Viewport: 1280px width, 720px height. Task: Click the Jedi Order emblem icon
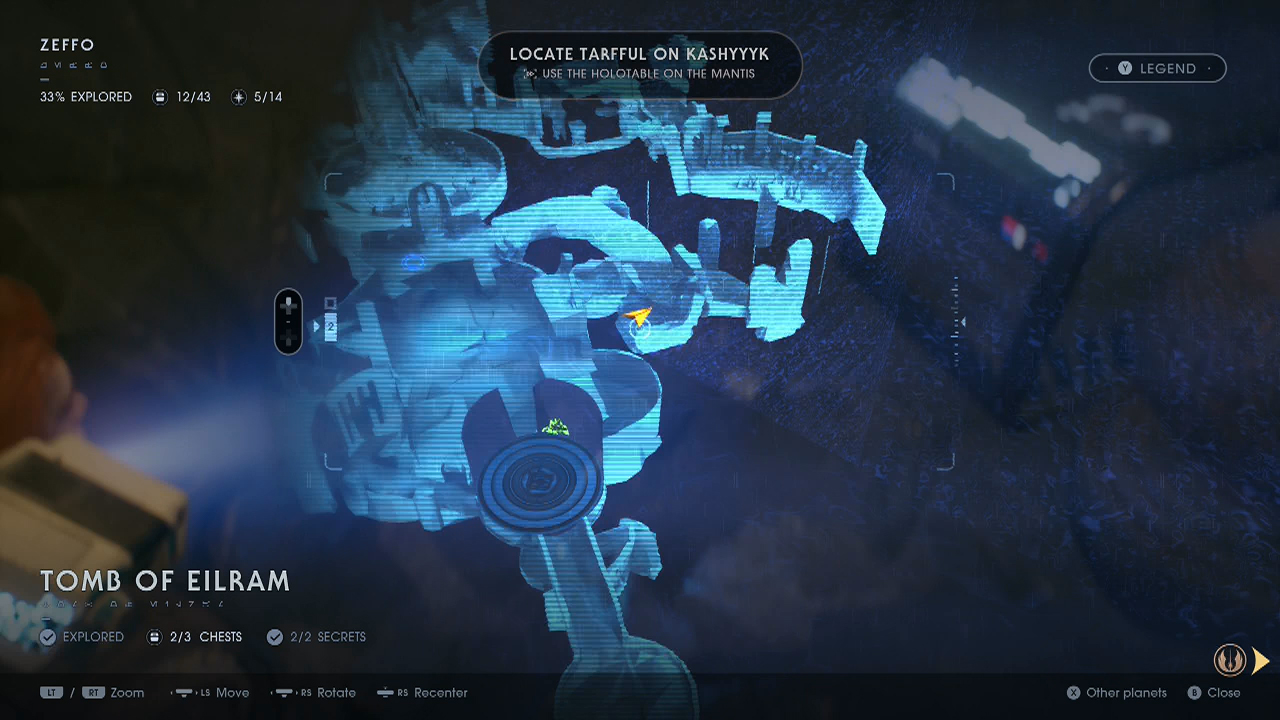click(x=1229, y=660)
